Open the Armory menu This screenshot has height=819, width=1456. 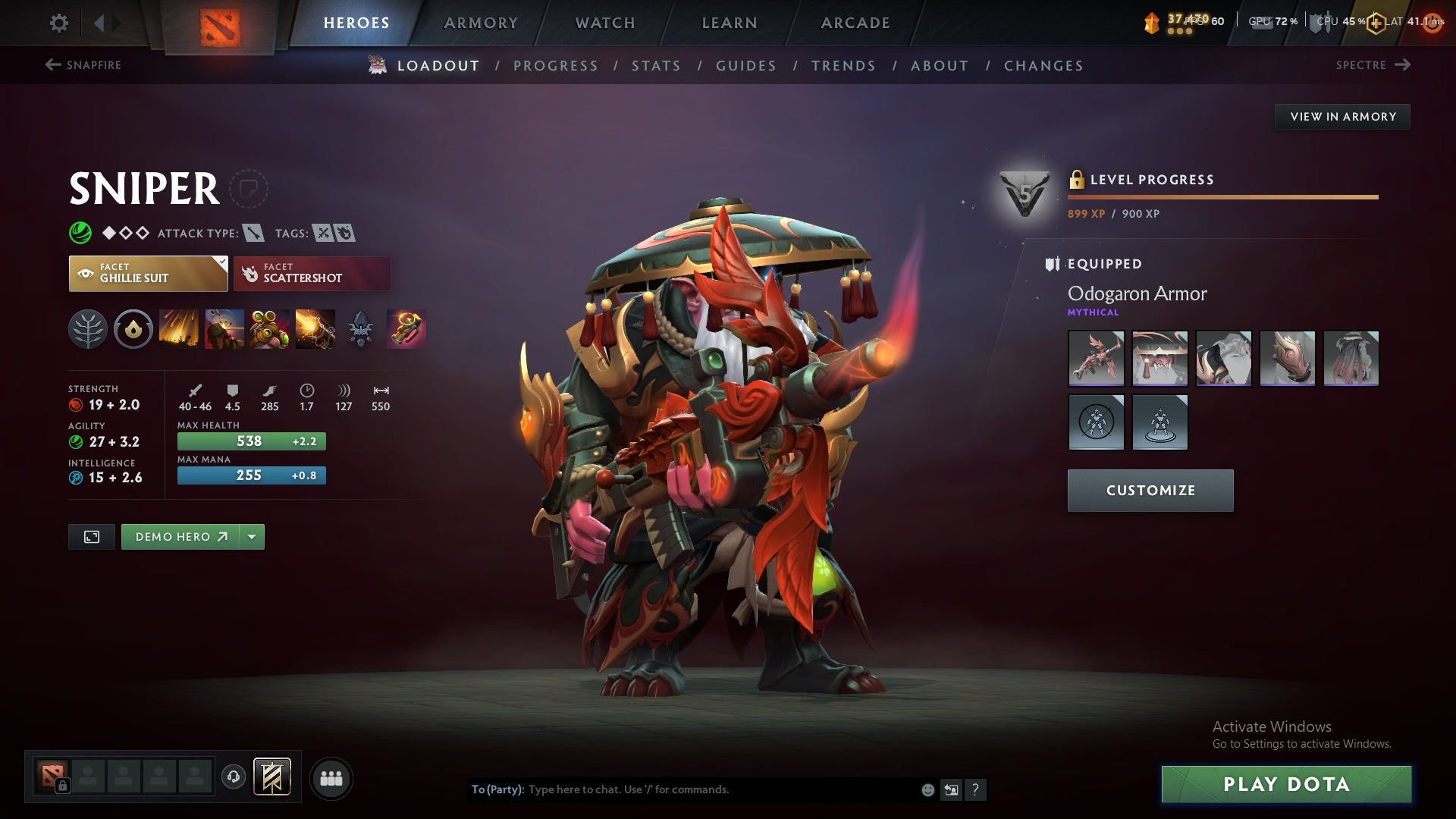click(482, 23)
